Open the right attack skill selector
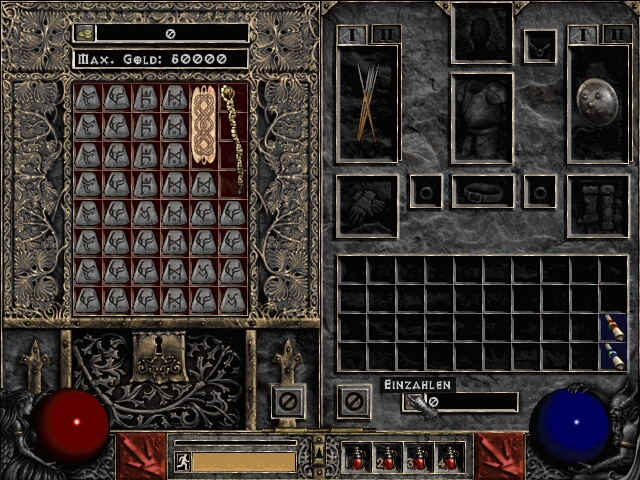640x480 pixels. [499, 456]
